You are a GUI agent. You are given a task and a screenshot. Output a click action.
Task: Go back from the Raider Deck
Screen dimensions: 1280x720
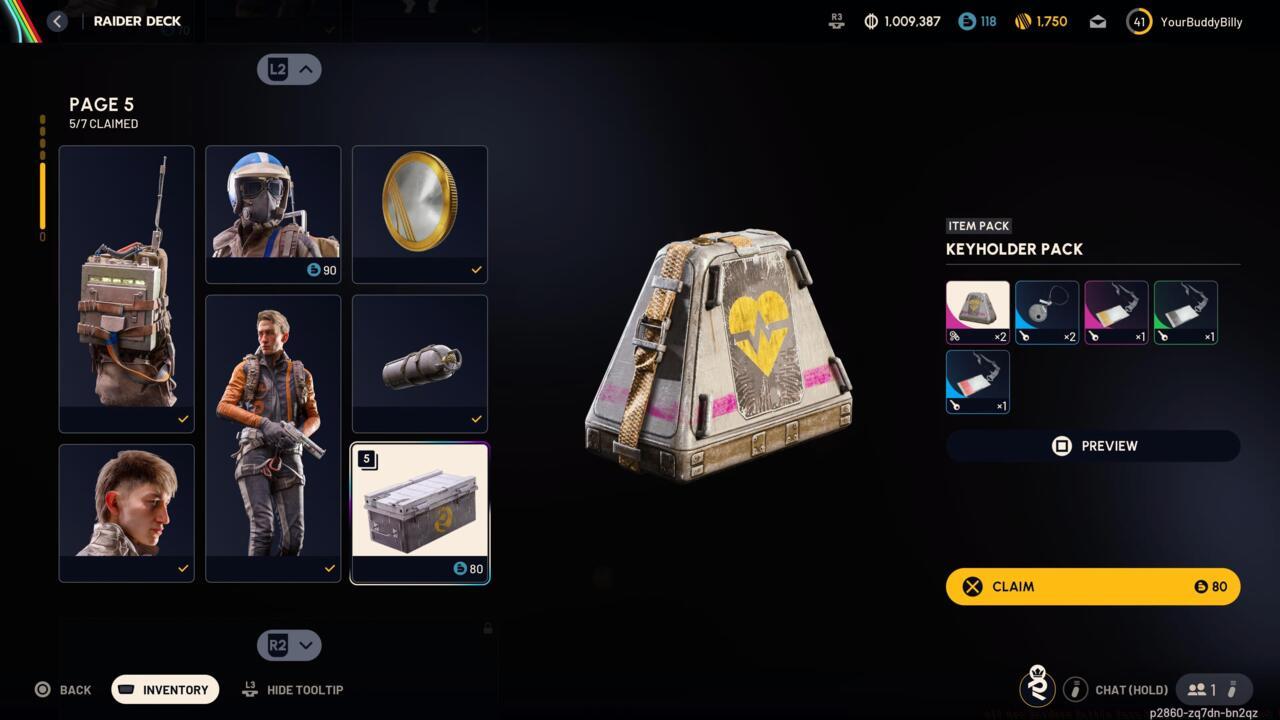[x=57, y=21]
